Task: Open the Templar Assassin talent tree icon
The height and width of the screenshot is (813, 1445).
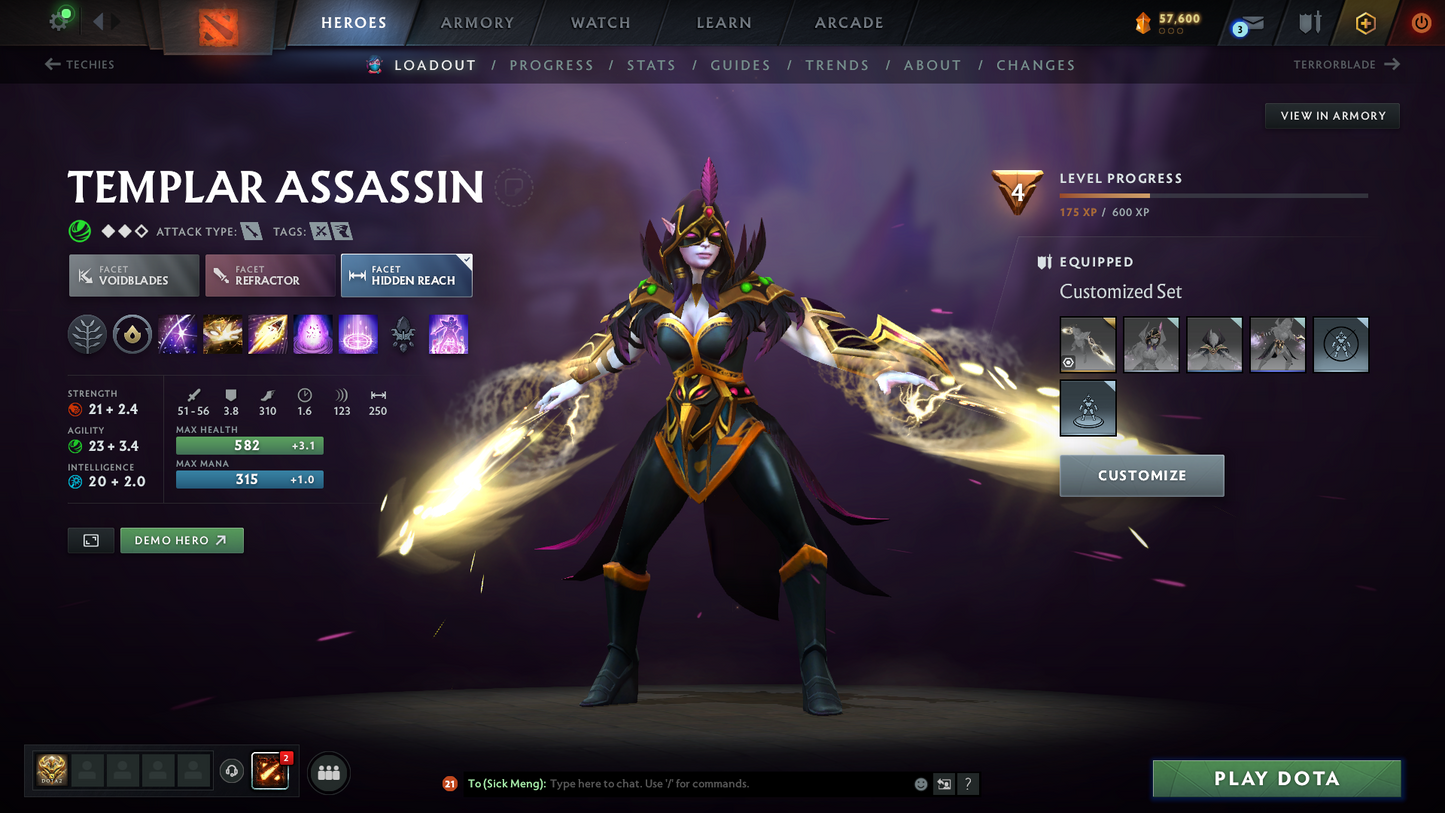Action: [87, 334]
